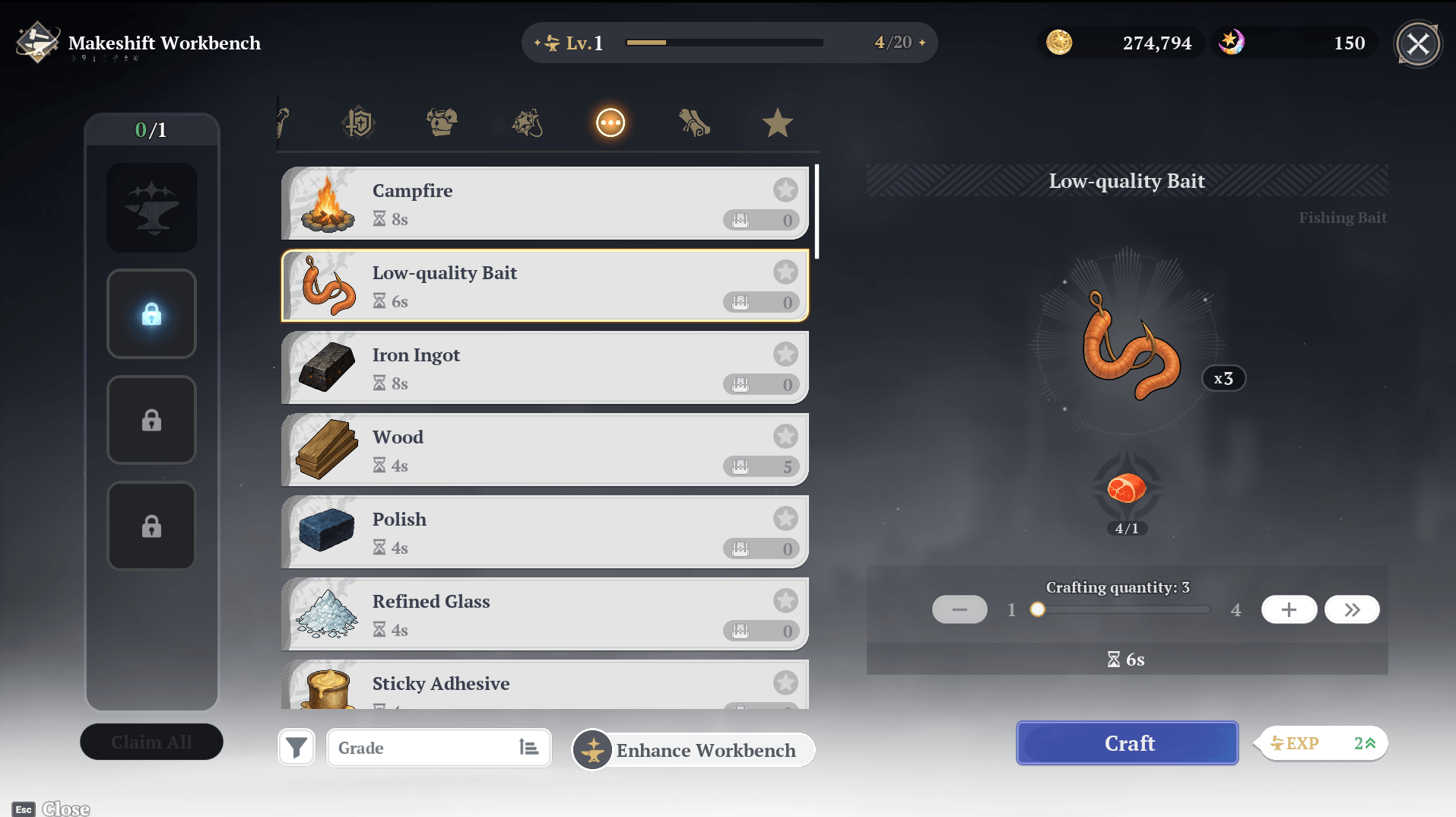Close the Makeshift Workbench window
This screenshot has width=1456, height=817.
tap(1417, 44)
